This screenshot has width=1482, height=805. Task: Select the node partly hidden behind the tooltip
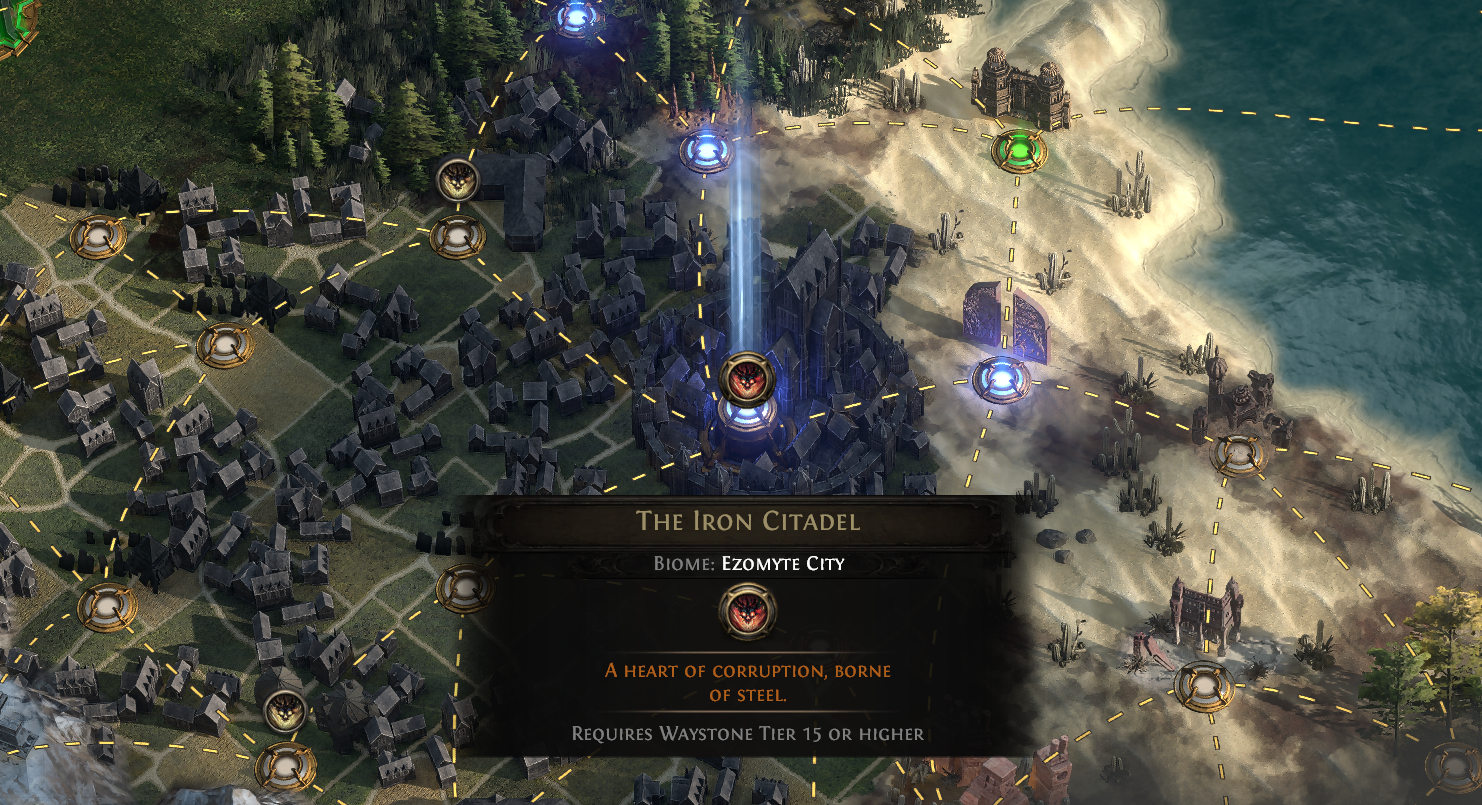pyautogui.click(x=463, y=587)
